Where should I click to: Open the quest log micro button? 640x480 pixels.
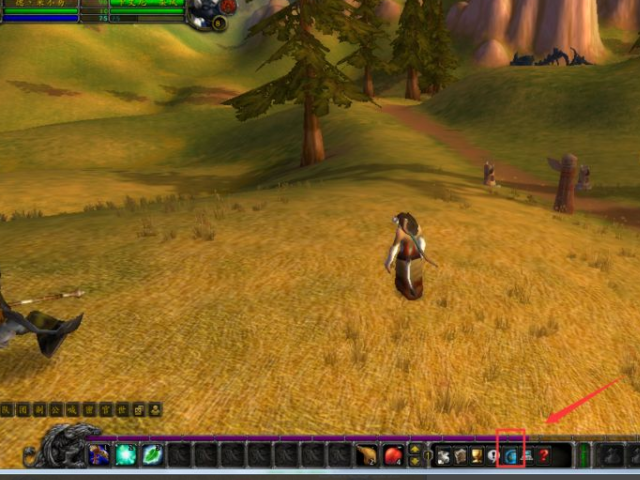[x=494, y=456]
